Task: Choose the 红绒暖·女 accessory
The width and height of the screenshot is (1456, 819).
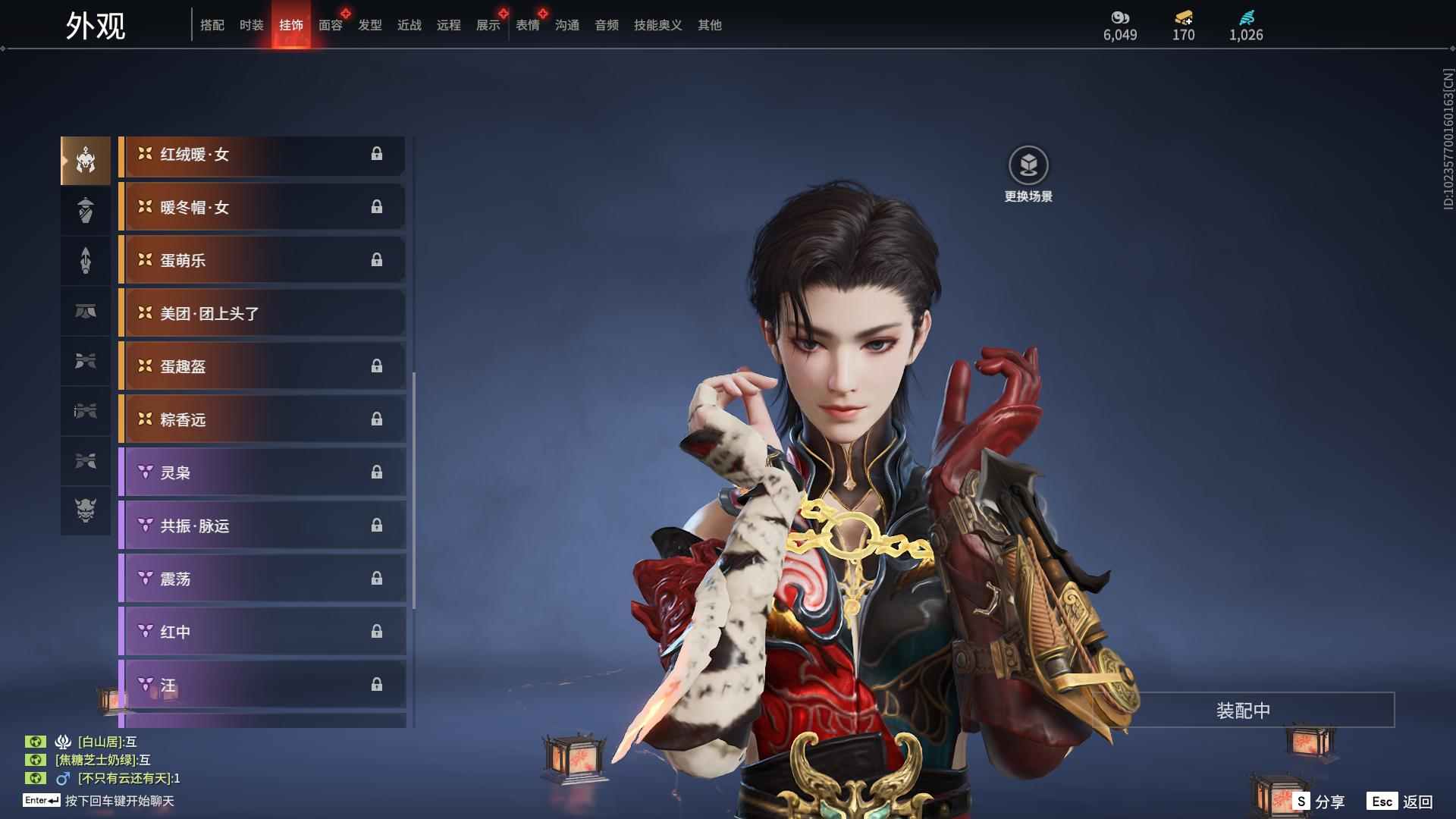Action: point(262,155)
